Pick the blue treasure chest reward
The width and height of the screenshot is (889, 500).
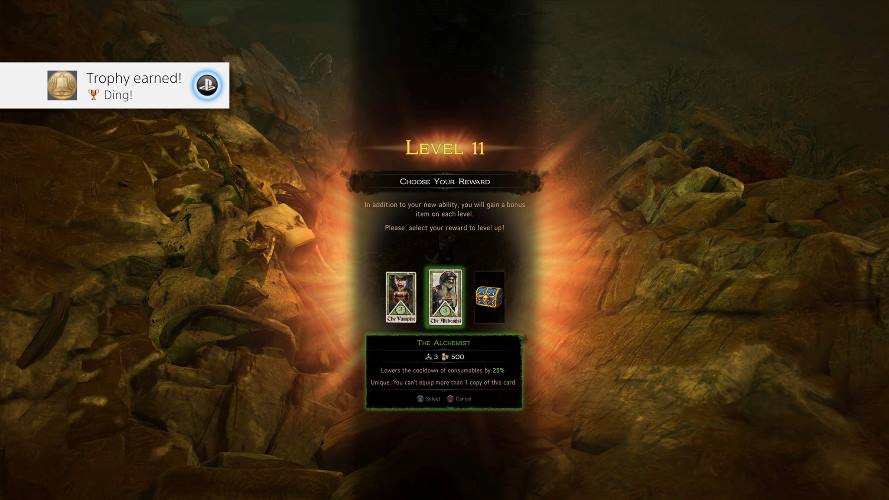(489, 297)
